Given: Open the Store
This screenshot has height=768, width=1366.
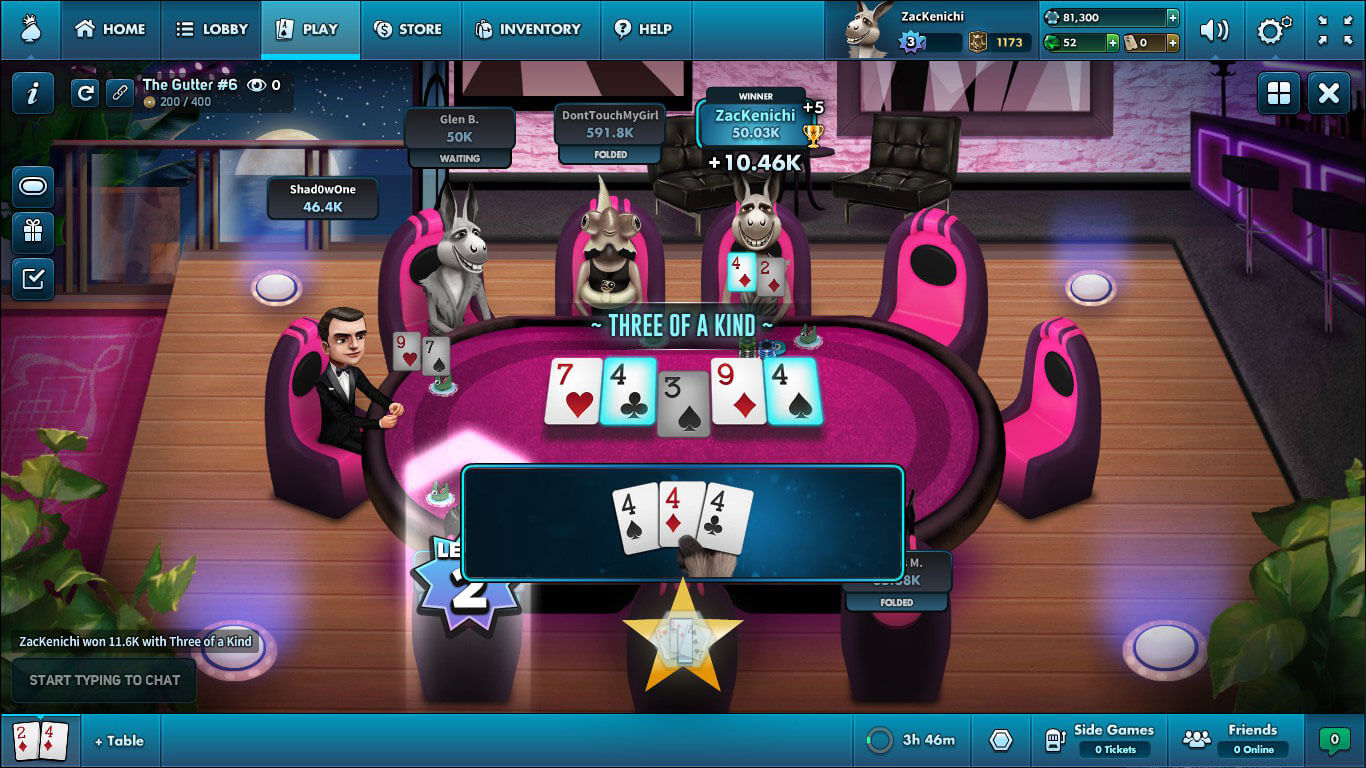Looking at the screenshot, I should coord(408,29).
